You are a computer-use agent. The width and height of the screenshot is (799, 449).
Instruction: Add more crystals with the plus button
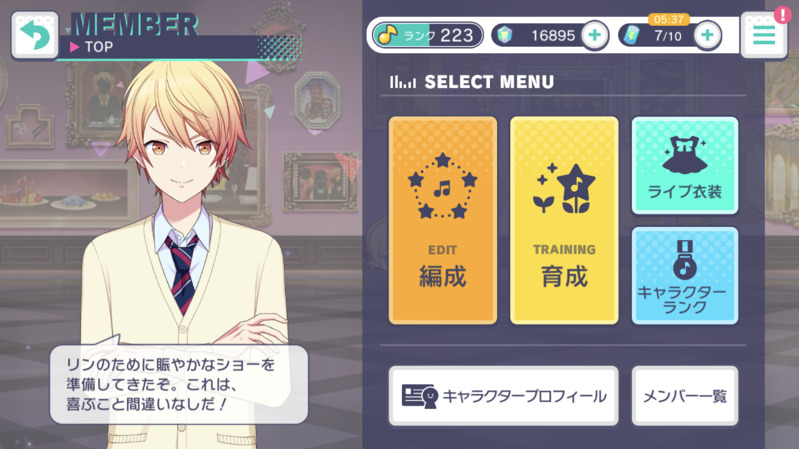click(594, 36)
